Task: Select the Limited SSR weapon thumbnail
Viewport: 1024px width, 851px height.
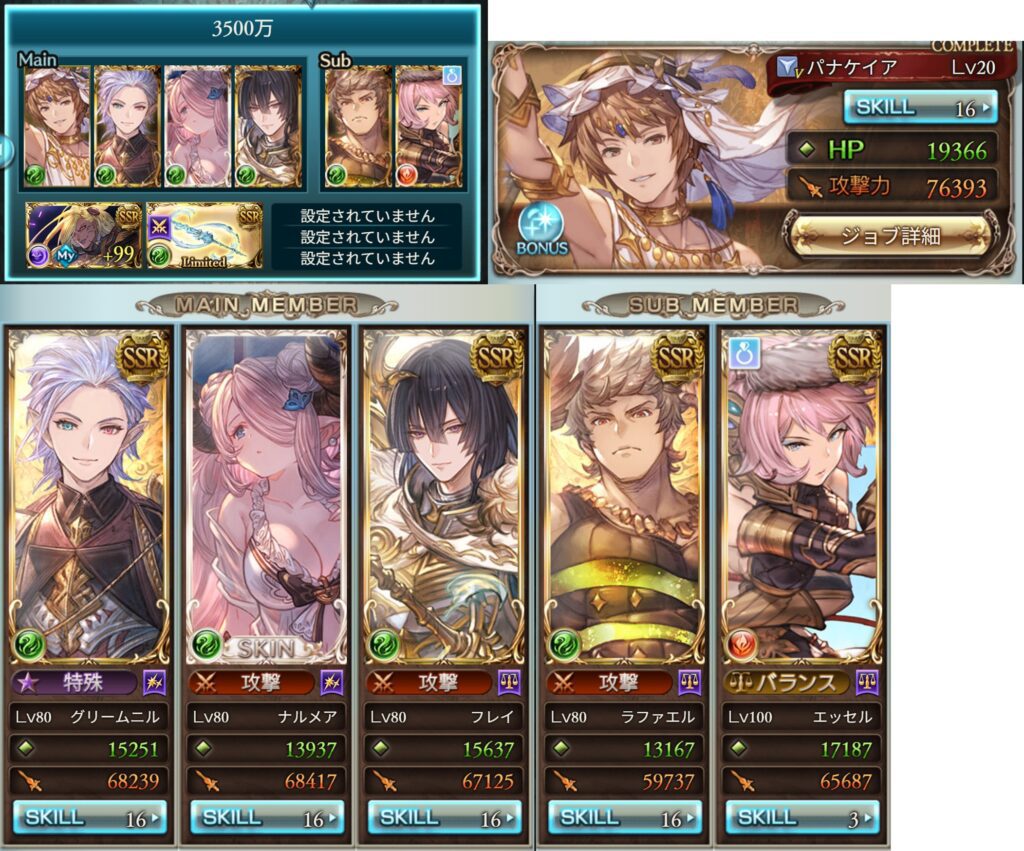Action: pos(205,235)
